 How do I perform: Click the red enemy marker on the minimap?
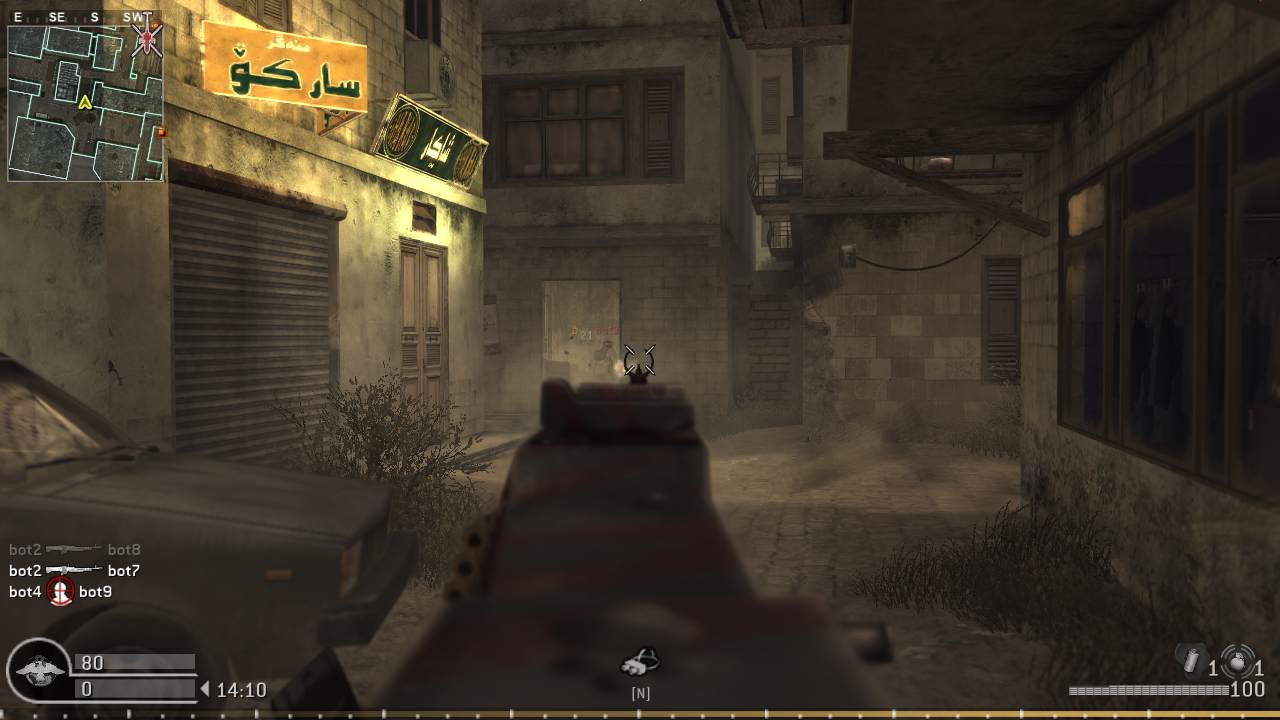point(146,38)
